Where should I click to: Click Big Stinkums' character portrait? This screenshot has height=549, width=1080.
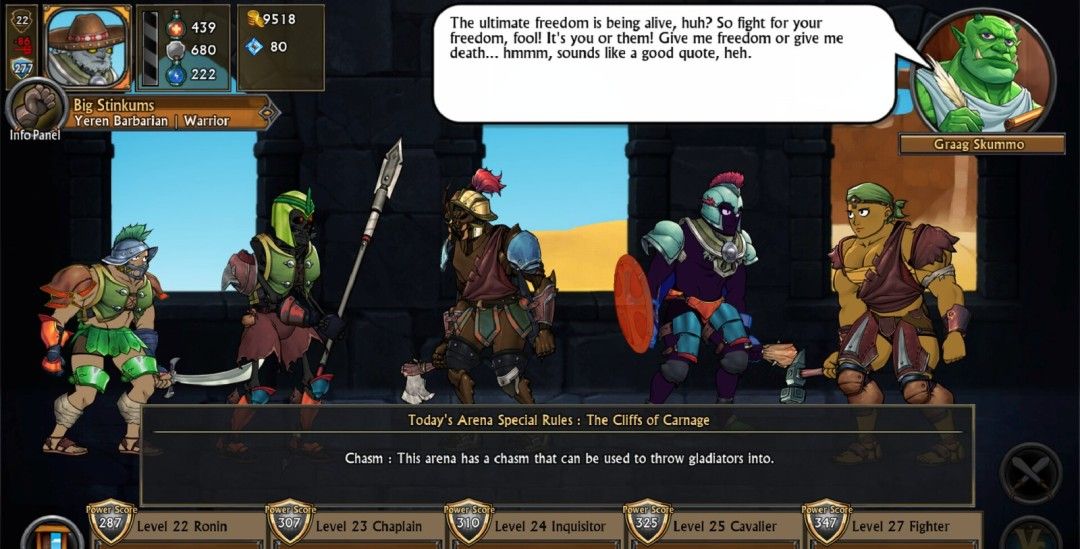87,45
